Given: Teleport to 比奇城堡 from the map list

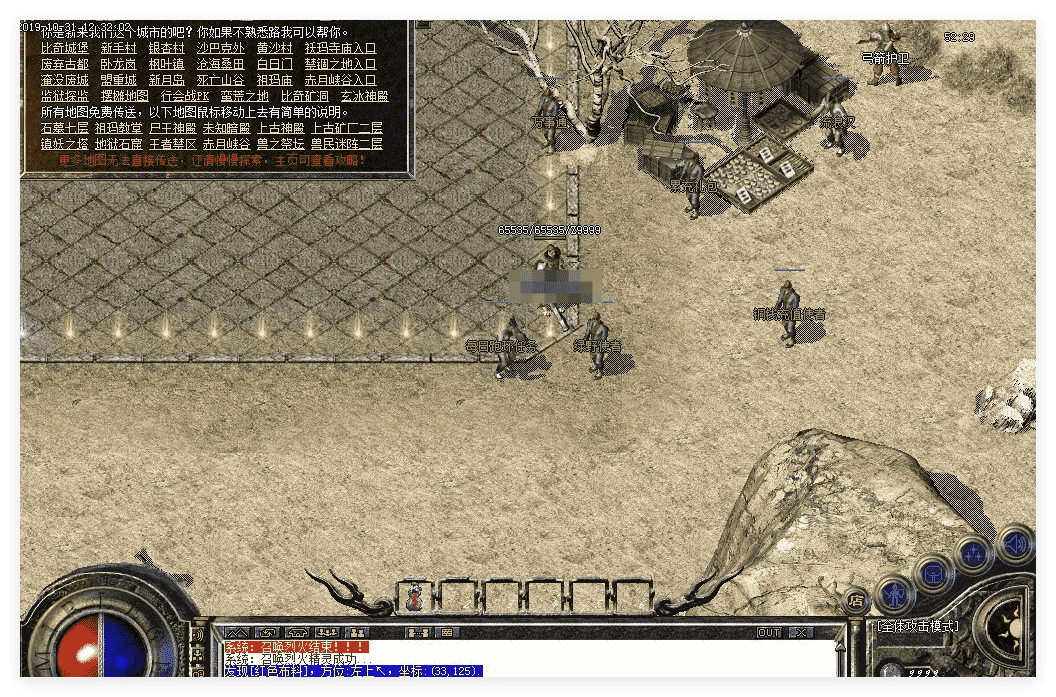Looking at the screenshot, I should (65, 48).
